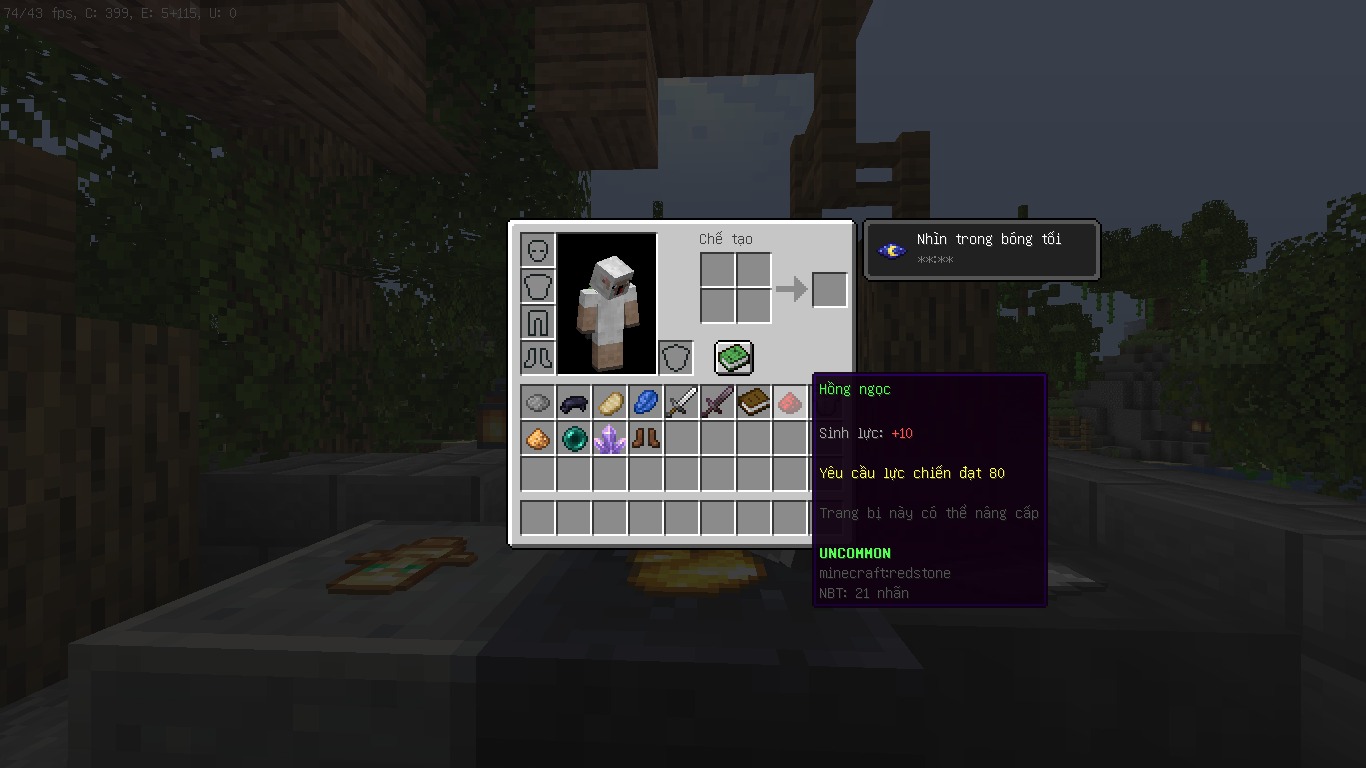The height and width of the screenshot is (768, 1366).
Task: Click the empty helmet armor slot
Action: click(538, 250)
